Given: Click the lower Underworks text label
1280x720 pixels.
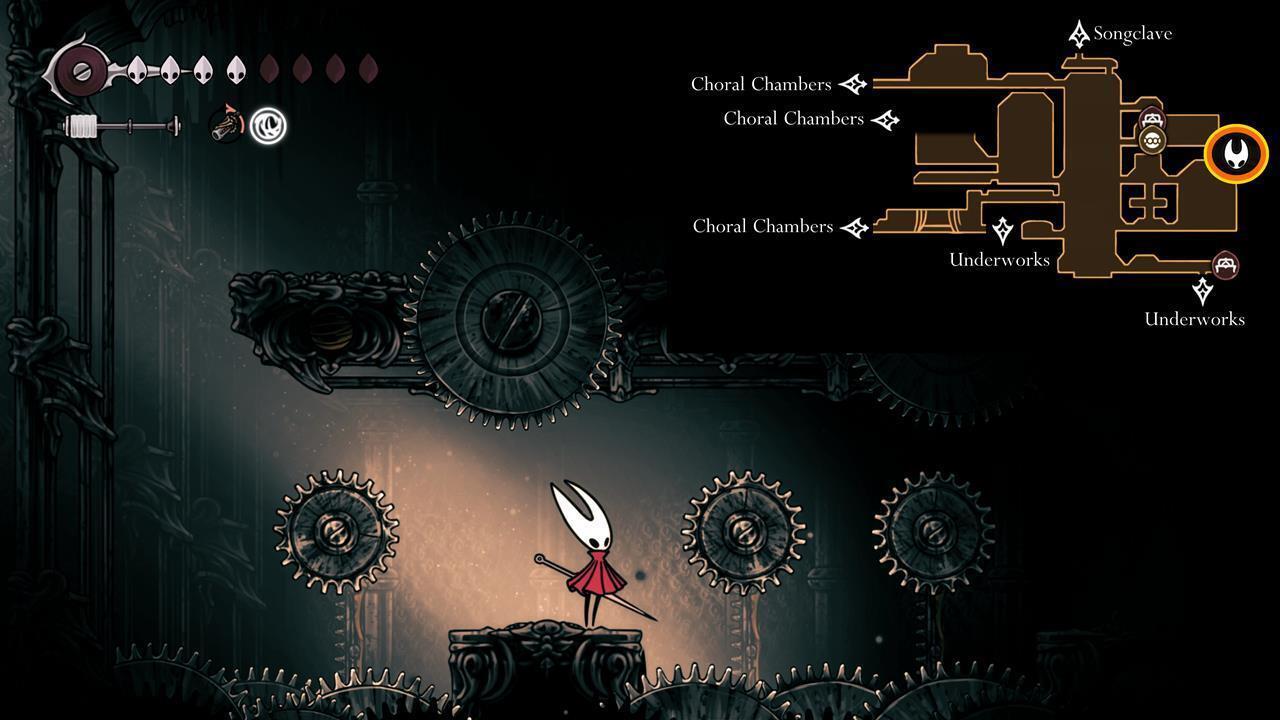Looking at the screenshot, I should [1193, 319].
